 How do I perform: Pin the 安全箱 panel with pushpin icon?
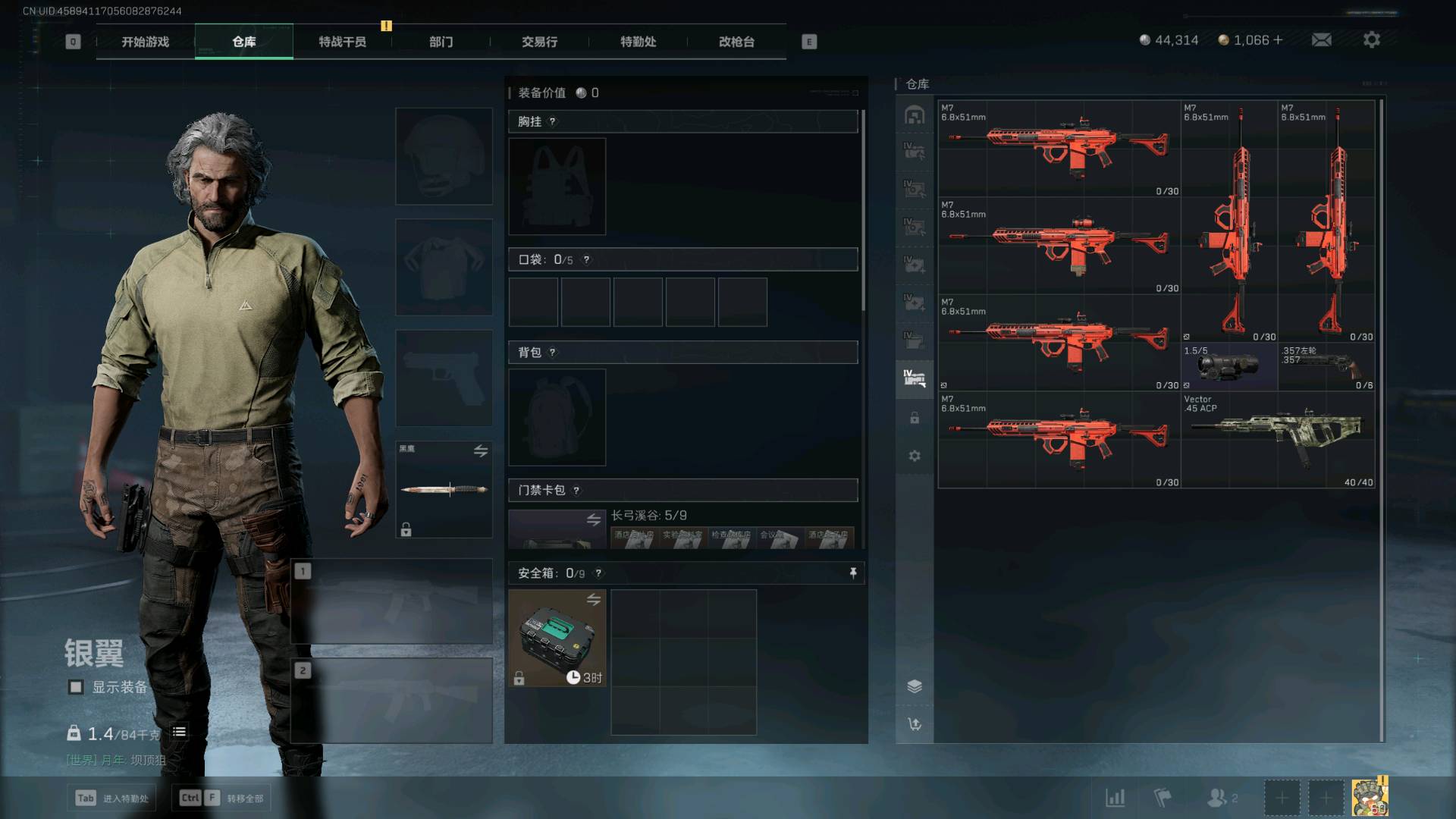pyautogui.click(x=853, y=573)
